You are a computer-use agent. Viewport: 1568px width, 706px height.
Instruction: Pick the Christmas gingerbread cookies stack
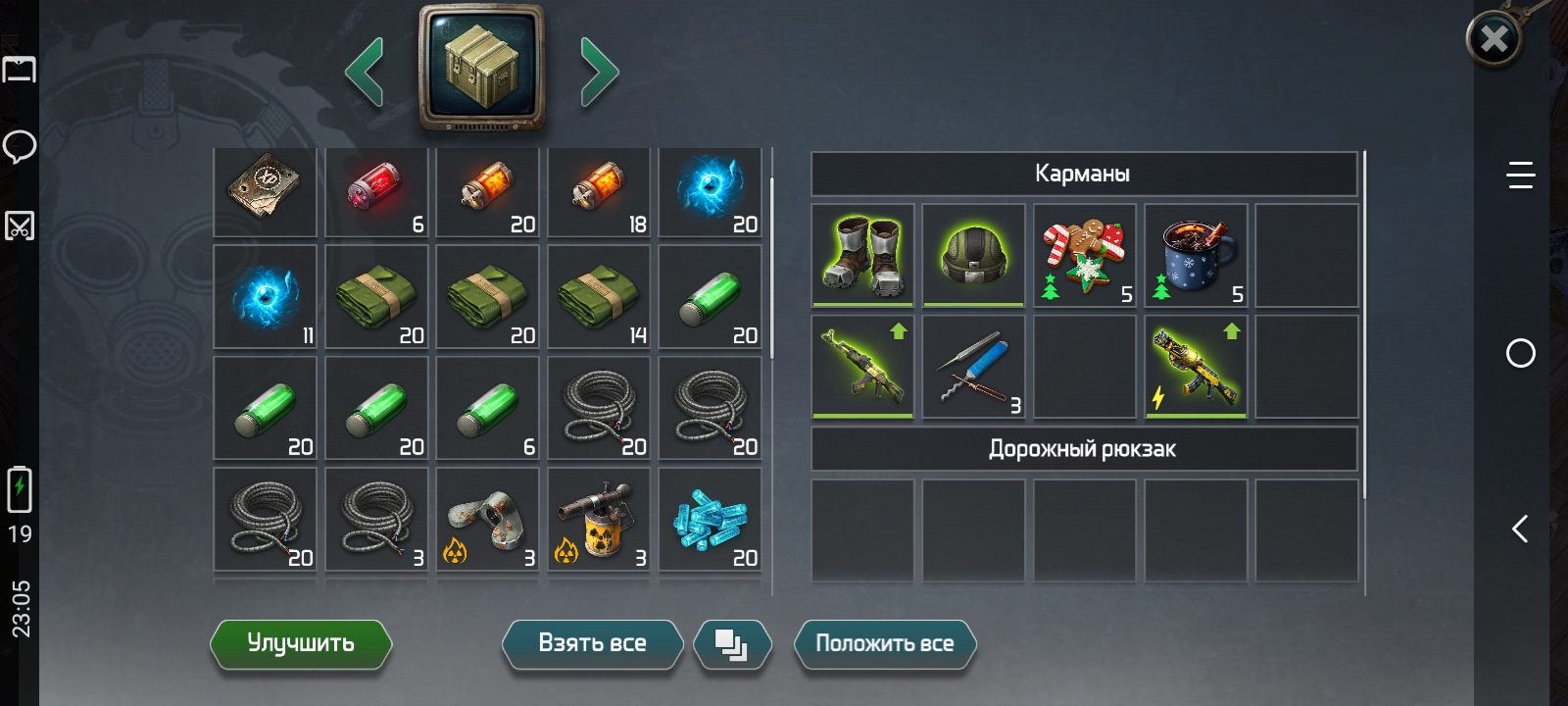point(1084,255)
